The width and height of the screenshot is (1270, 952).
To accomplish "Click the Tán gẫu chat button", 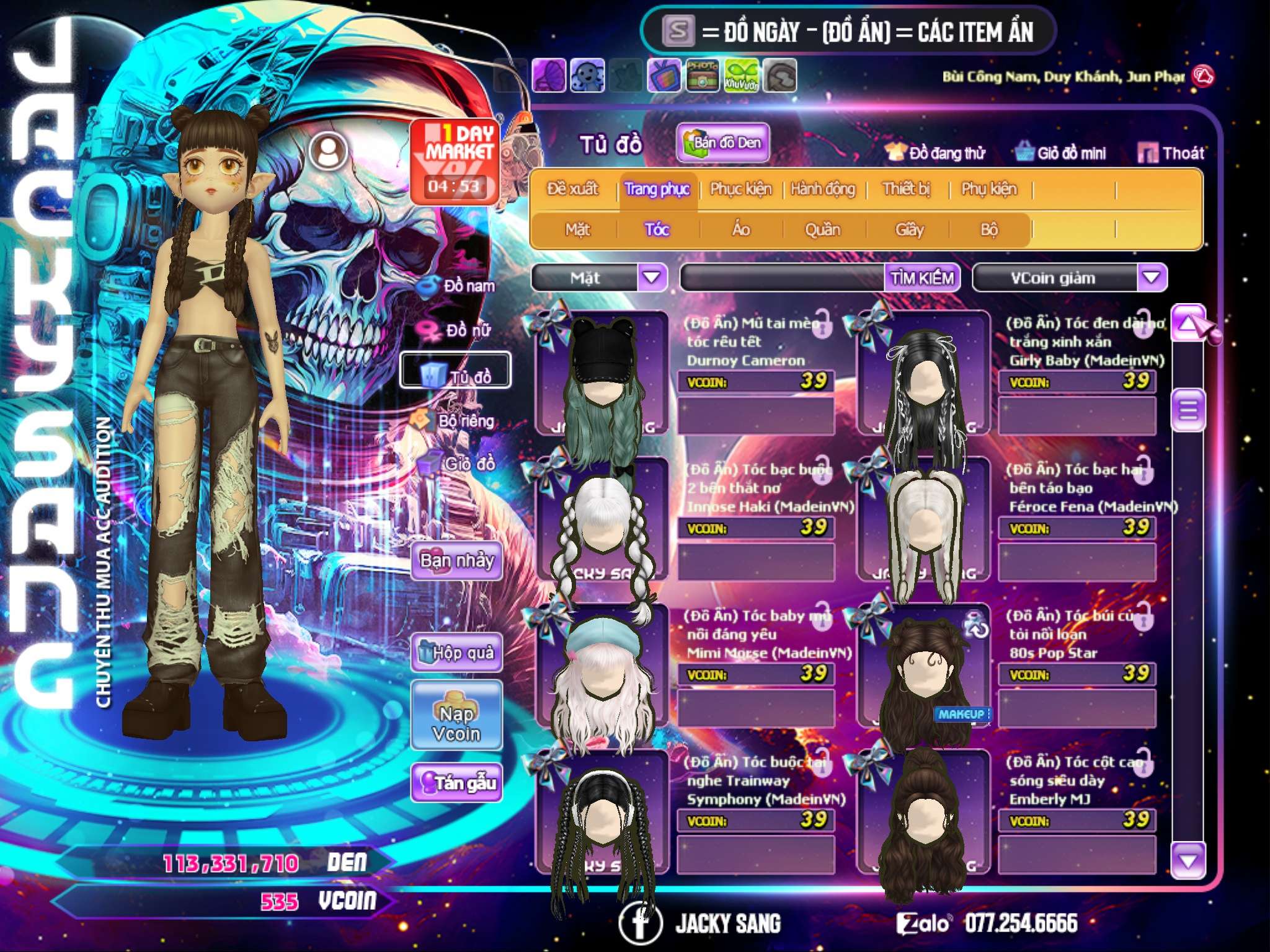I will click(457, 783).
